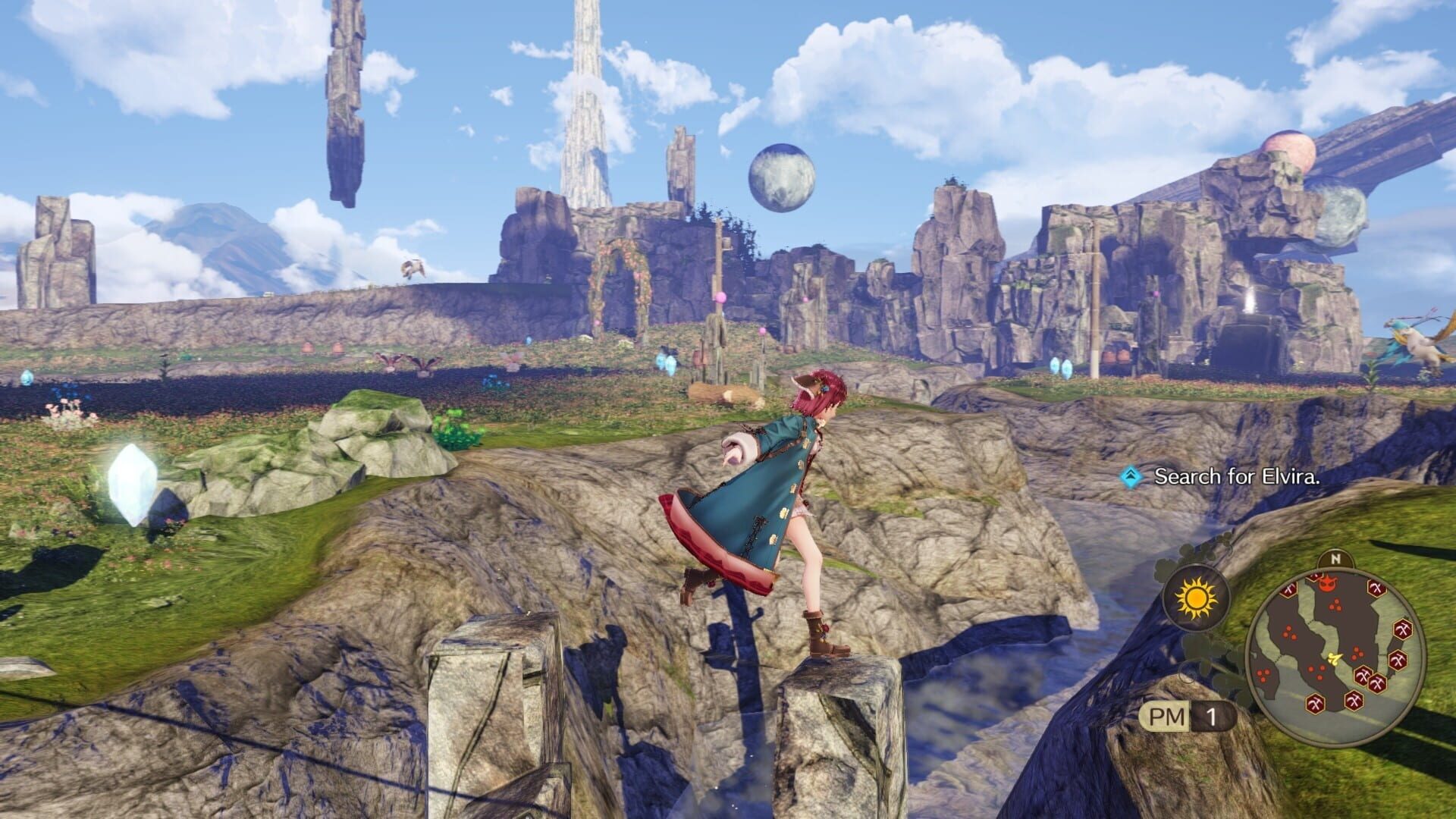1456x819 pixels.
Task: Select the bottom-left pickaxe icon on the minimap
Action: (1316, 702)
